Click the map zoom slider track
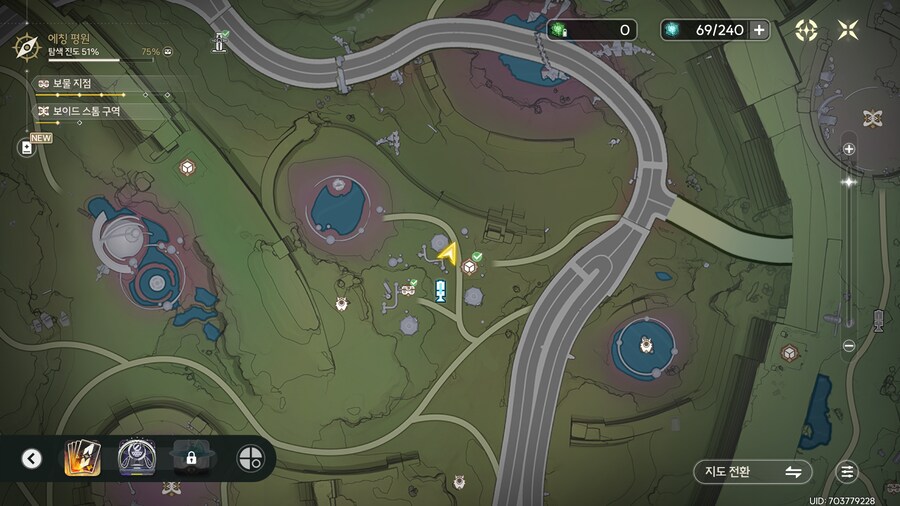 849,250
